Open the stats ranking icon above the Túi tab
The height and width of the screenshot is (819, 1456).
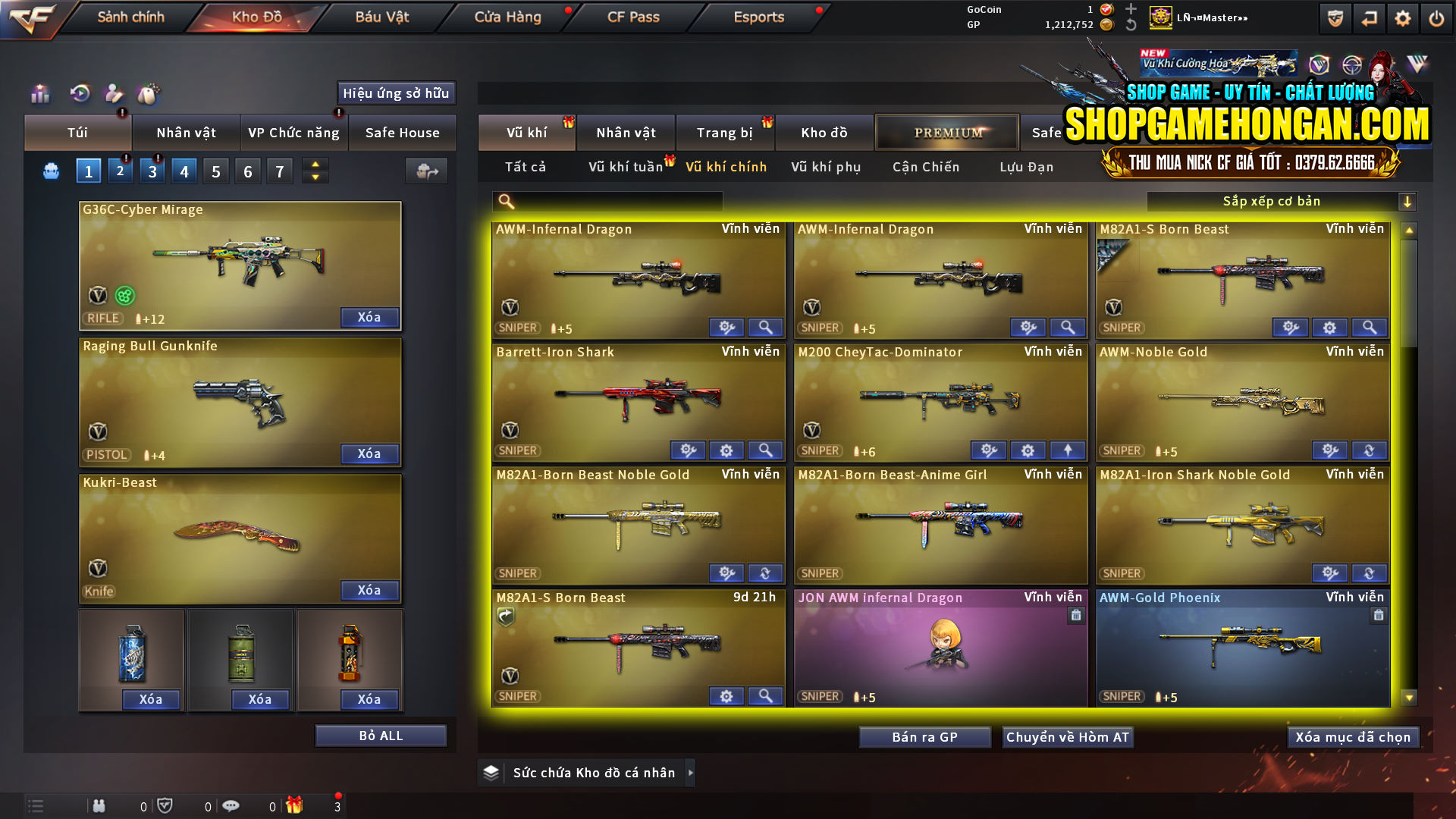click(39, 94)
